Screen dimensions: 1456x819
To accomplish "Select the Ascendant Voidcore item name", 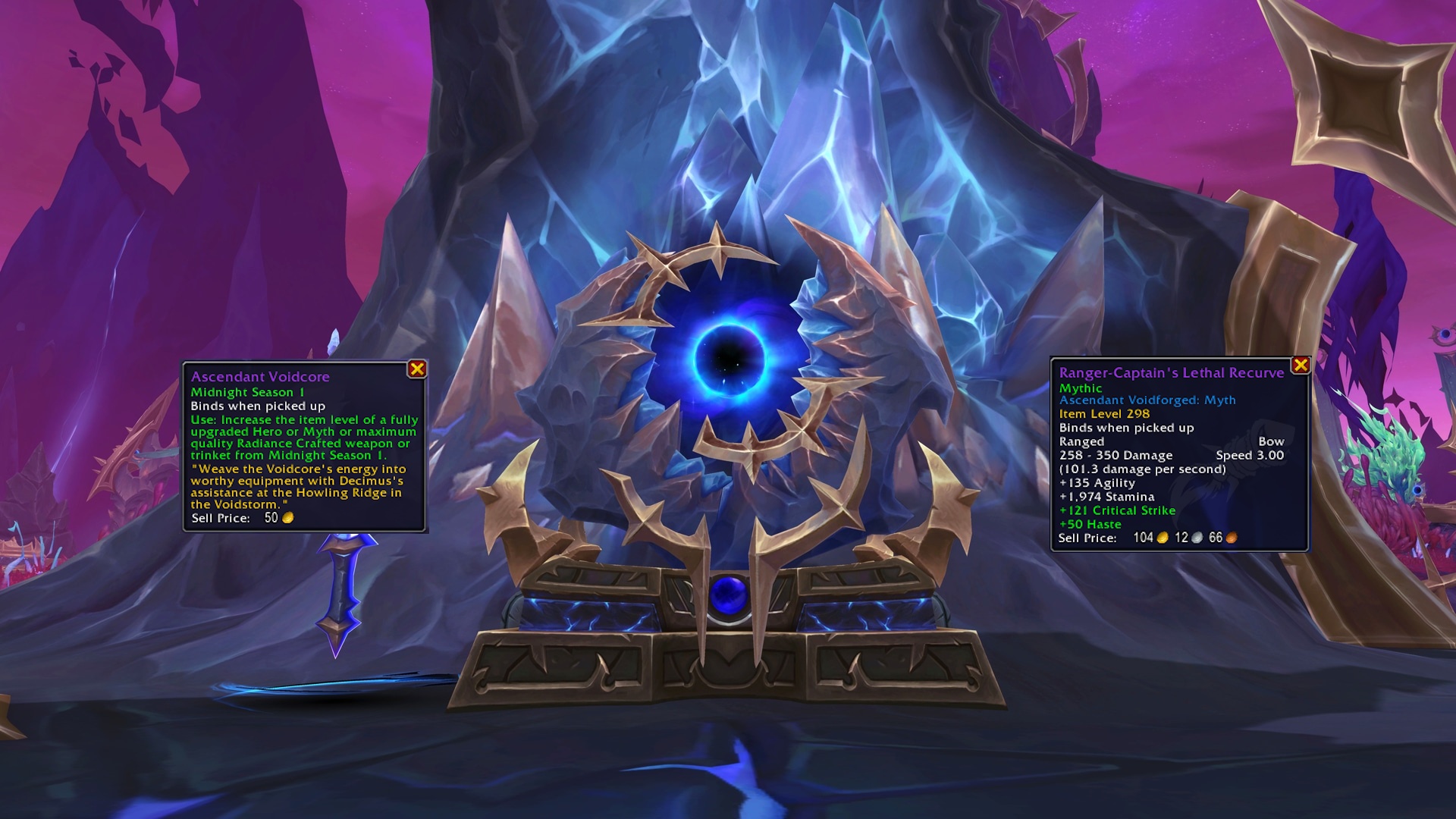I will pyautogui.click(x=261, y=376).
